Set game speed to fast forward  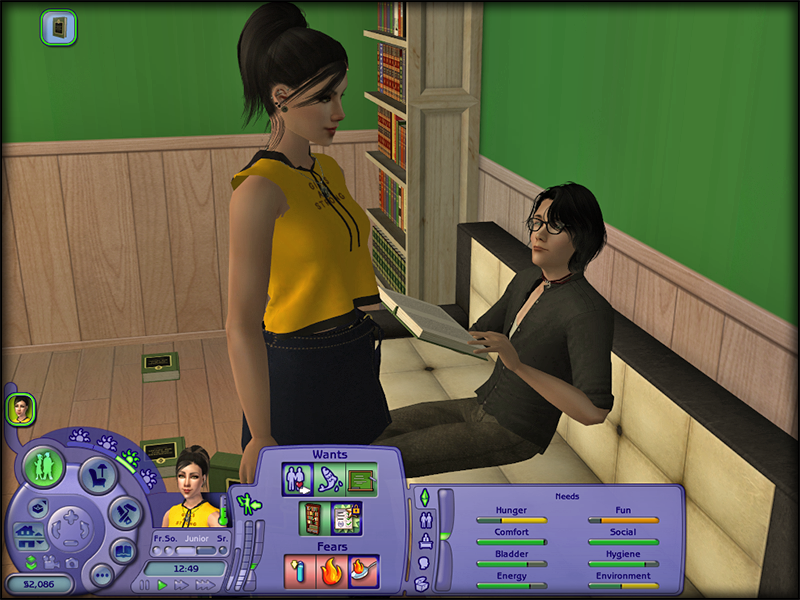[180, 585]
